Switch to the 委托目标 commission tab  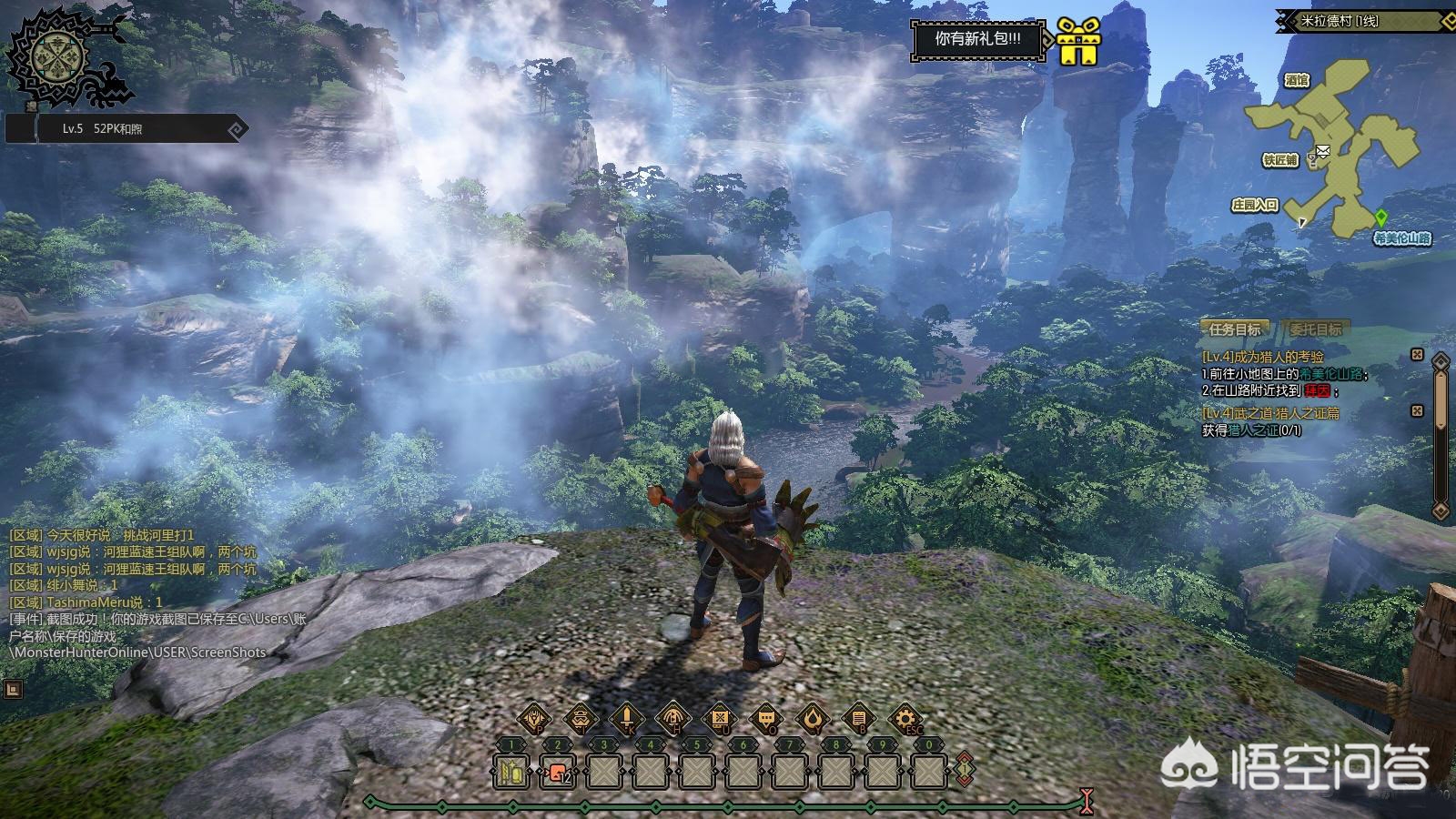(1316, 329)
